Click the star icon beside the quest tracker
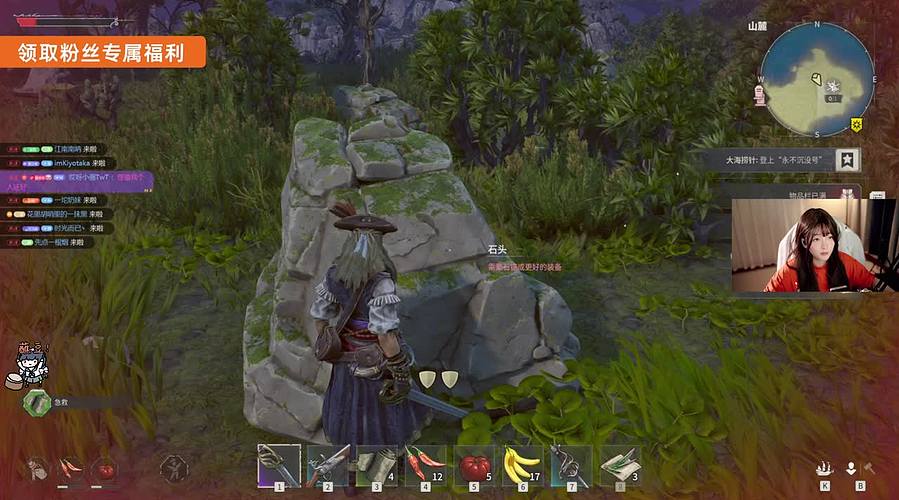 click(847, 159)
